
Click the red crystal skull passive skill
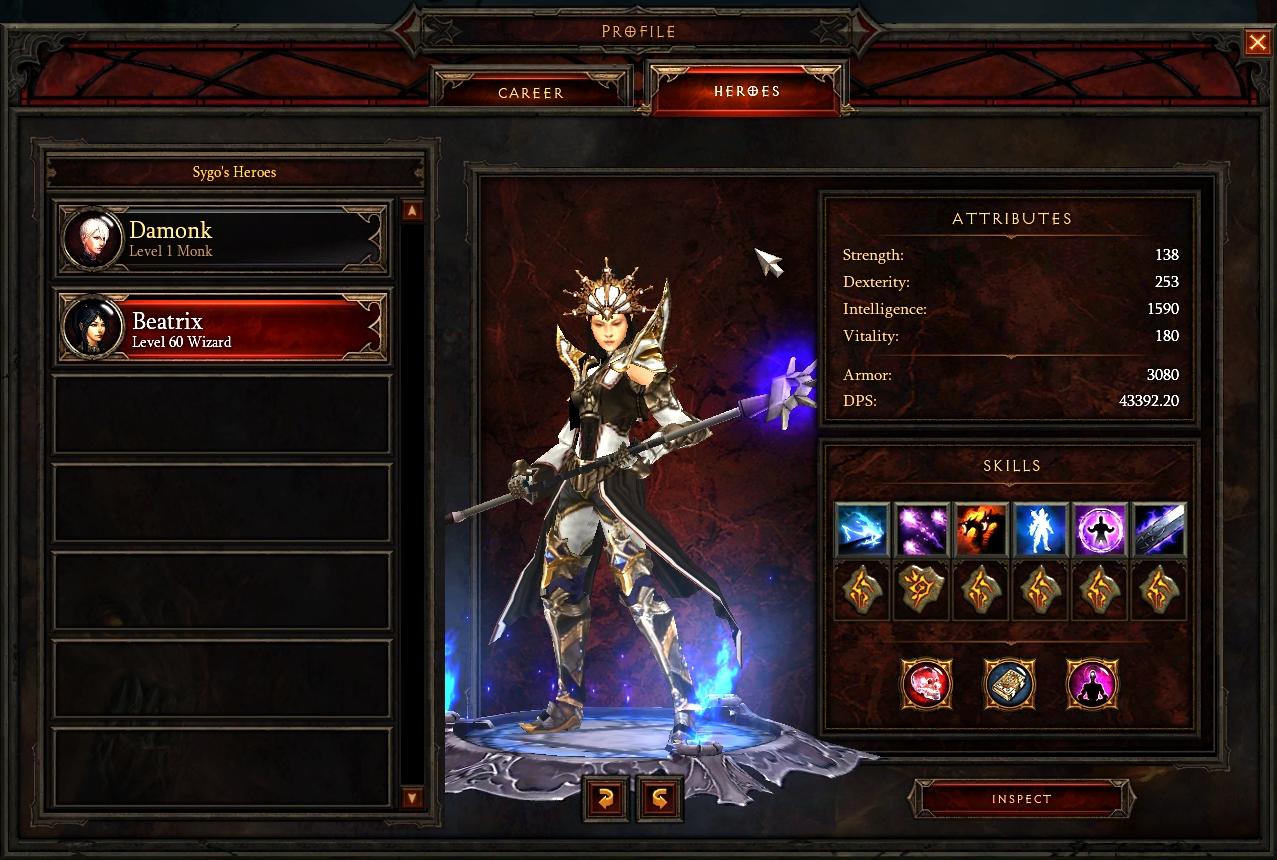926,685
